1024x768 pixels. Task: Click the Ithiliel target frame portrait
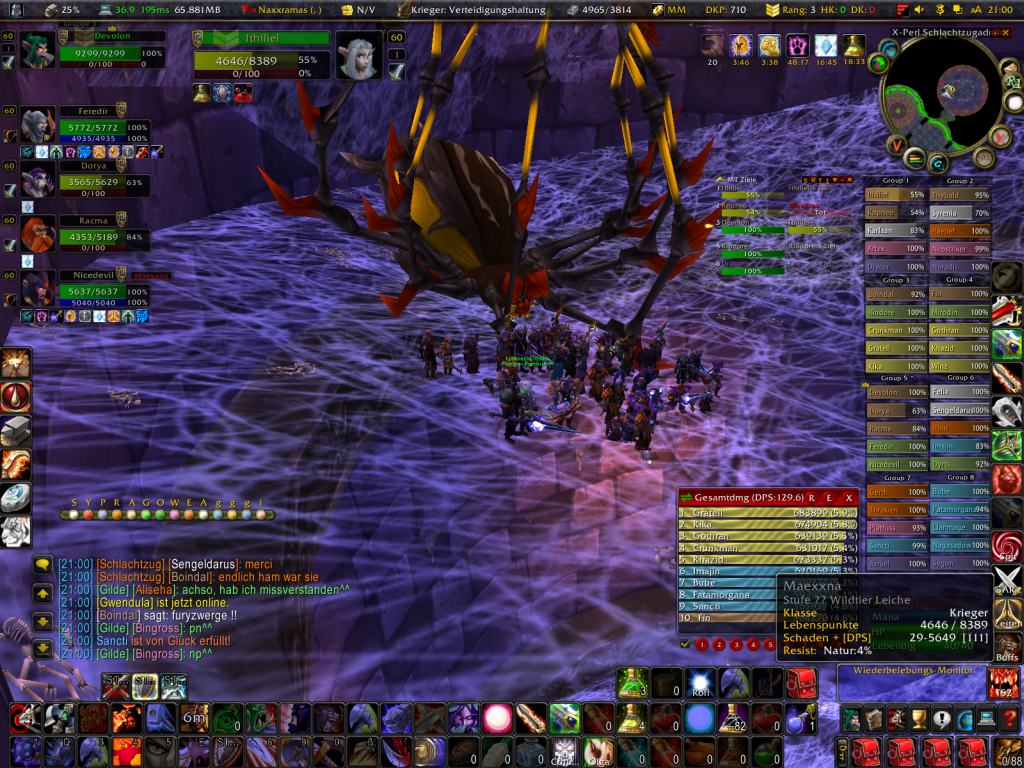[357, 55]
